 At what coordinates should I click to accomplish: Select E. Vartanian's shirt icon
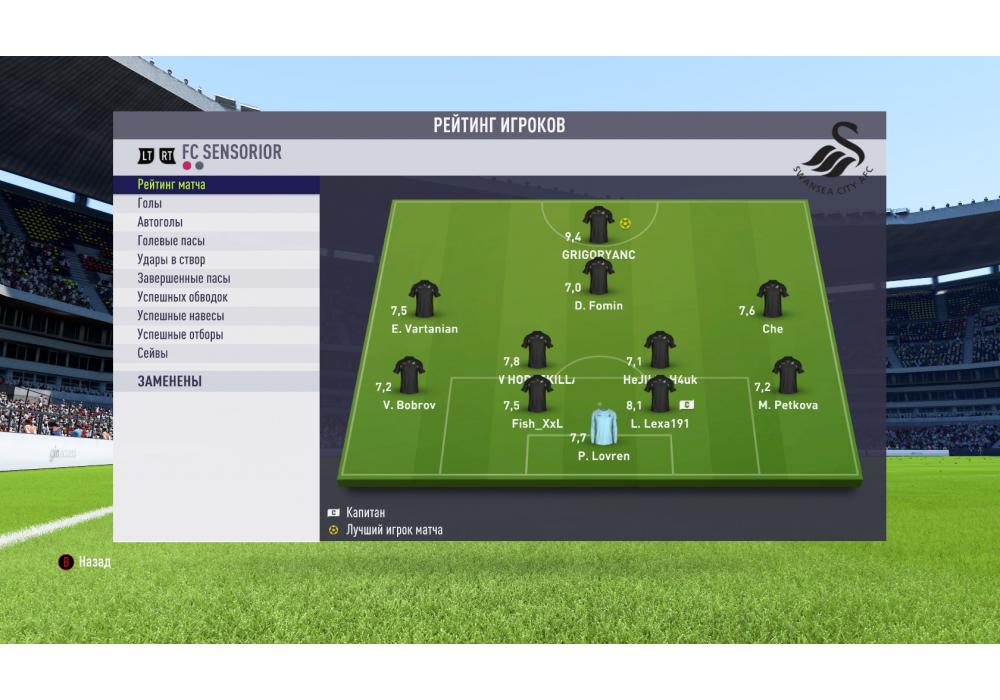click(x=424, y=299)
